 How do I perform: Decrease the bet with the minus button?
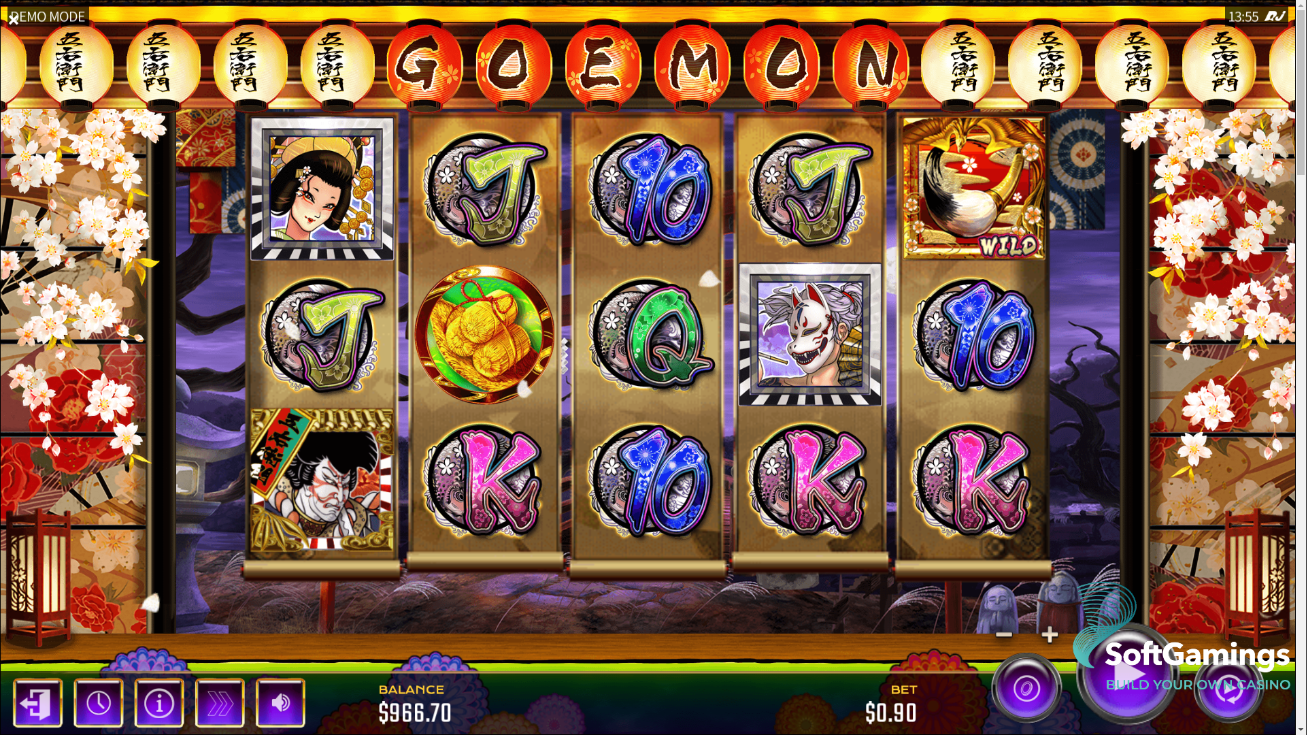click(x=1004, y=635)
